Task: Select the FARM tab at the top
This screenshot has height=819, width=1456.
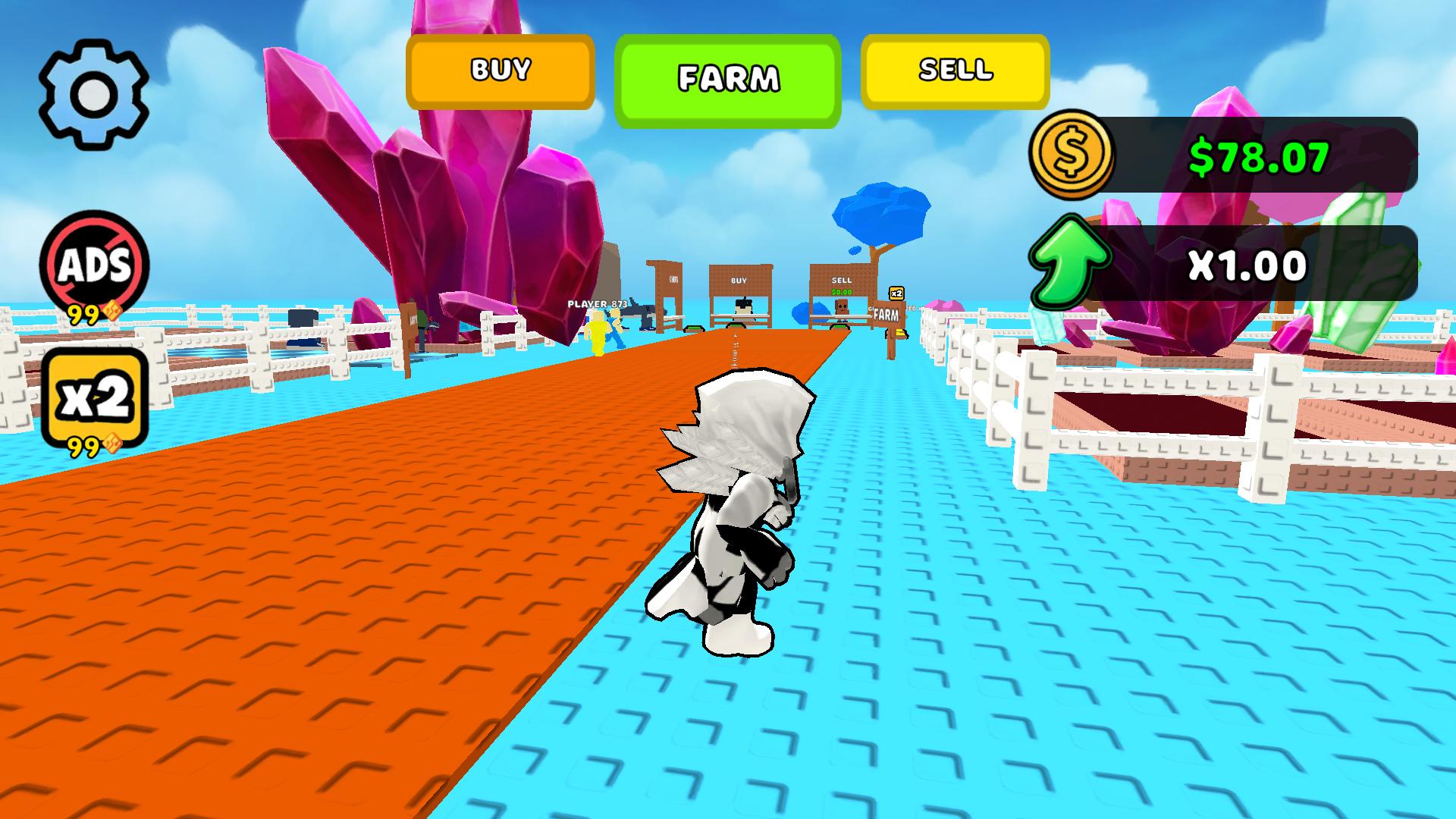Action: pyautogui.click(x=729, y=77)
